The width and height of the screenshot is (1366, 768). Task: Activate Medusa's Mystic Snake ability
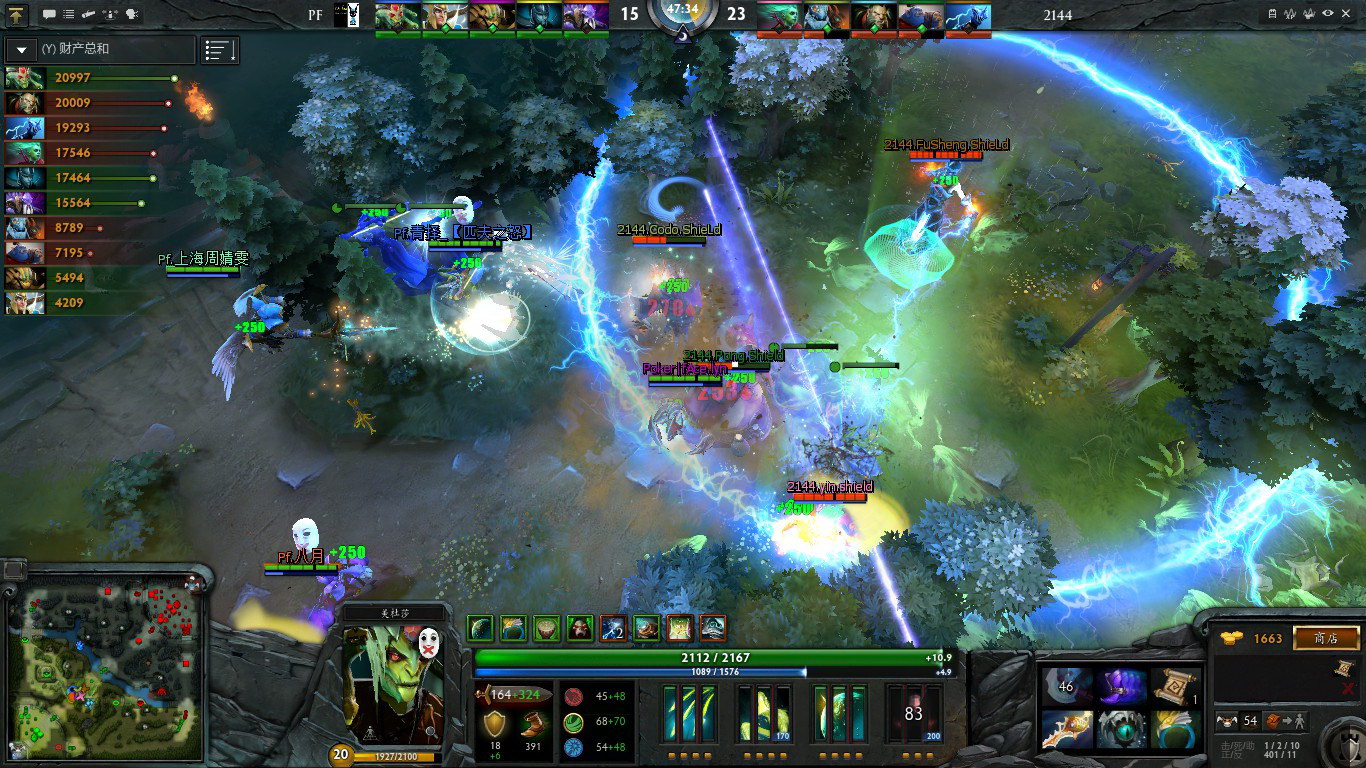tap(767, 713)
